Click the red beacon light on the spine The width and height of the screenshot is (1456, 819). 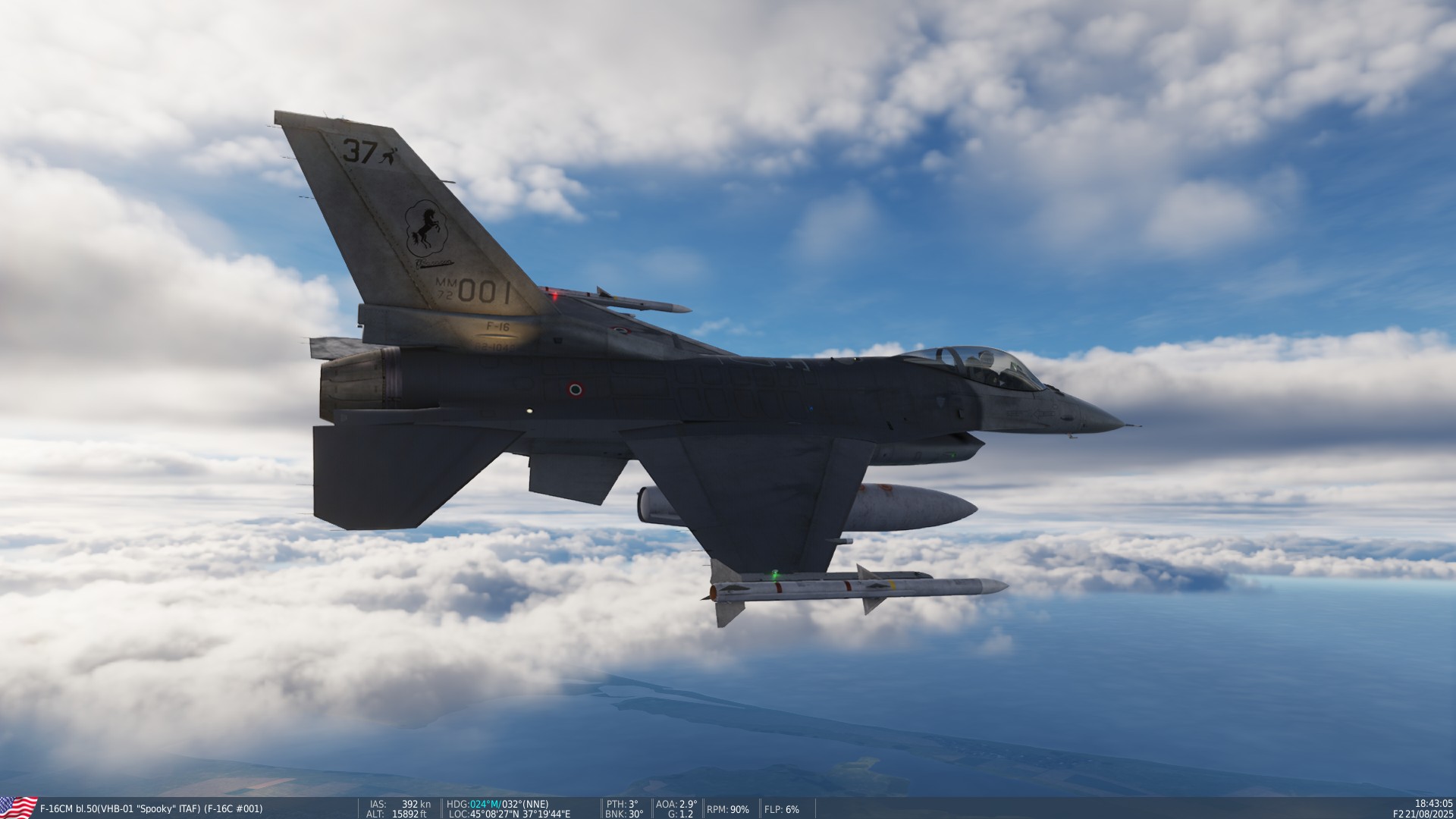[555, 296]
